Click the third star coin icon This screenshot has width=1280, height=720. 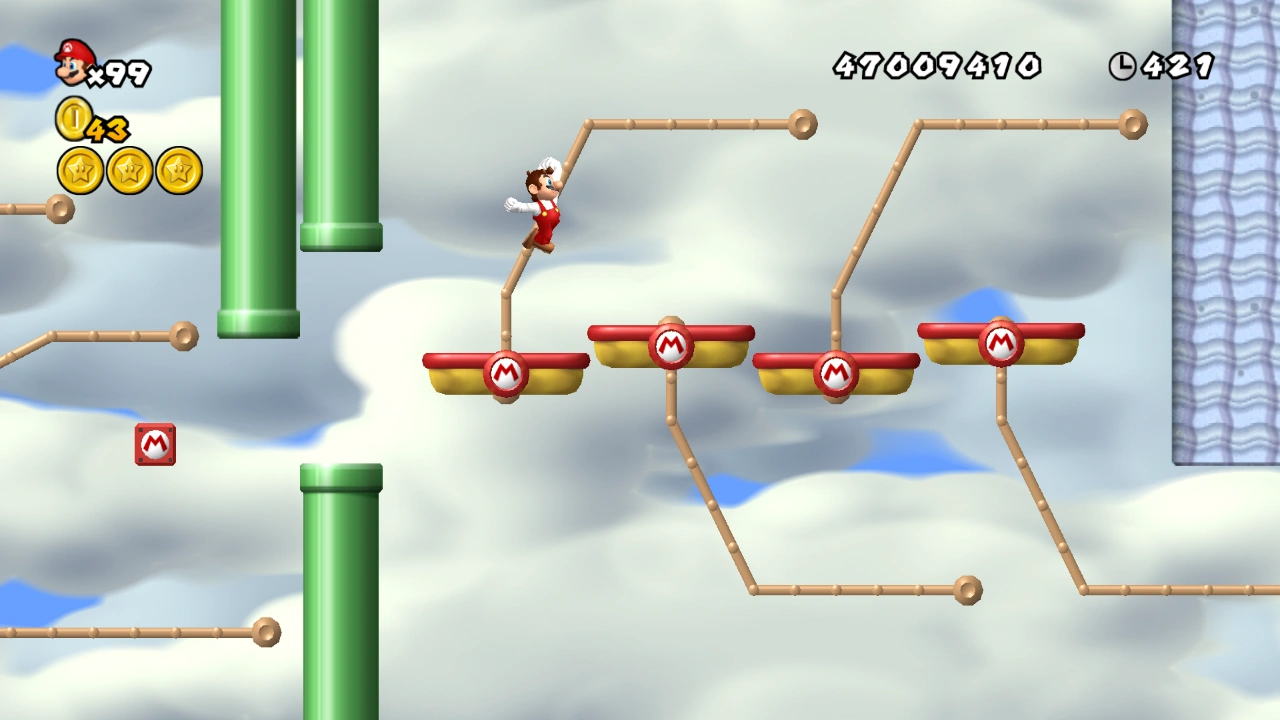tap(177, 170)
